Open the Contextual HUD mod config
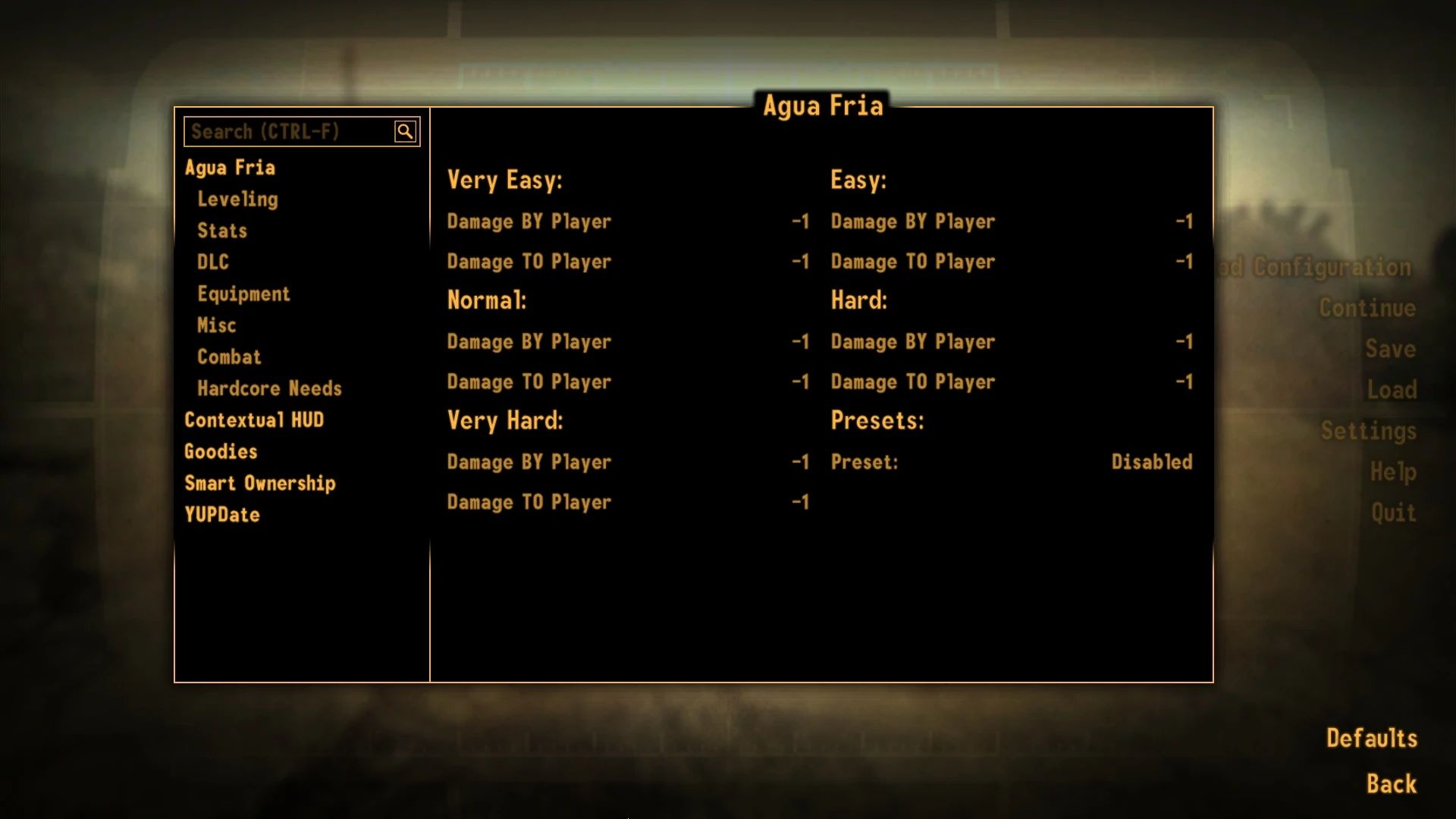Viewport: 1456px width, 819px height. click(x=255, y=419)
